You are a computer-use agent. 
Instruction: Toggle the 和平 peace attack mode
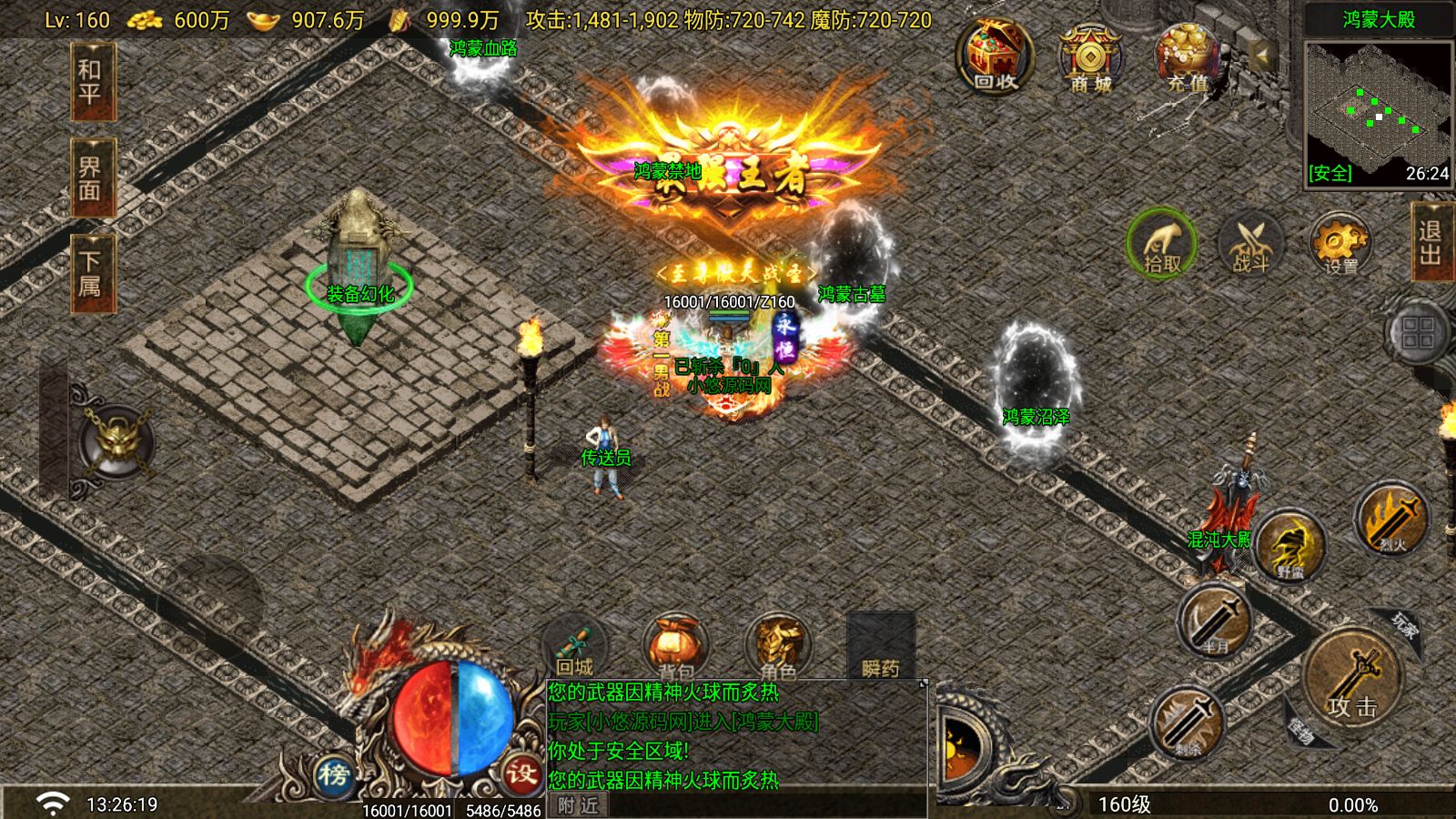click(x=90, y=81)
